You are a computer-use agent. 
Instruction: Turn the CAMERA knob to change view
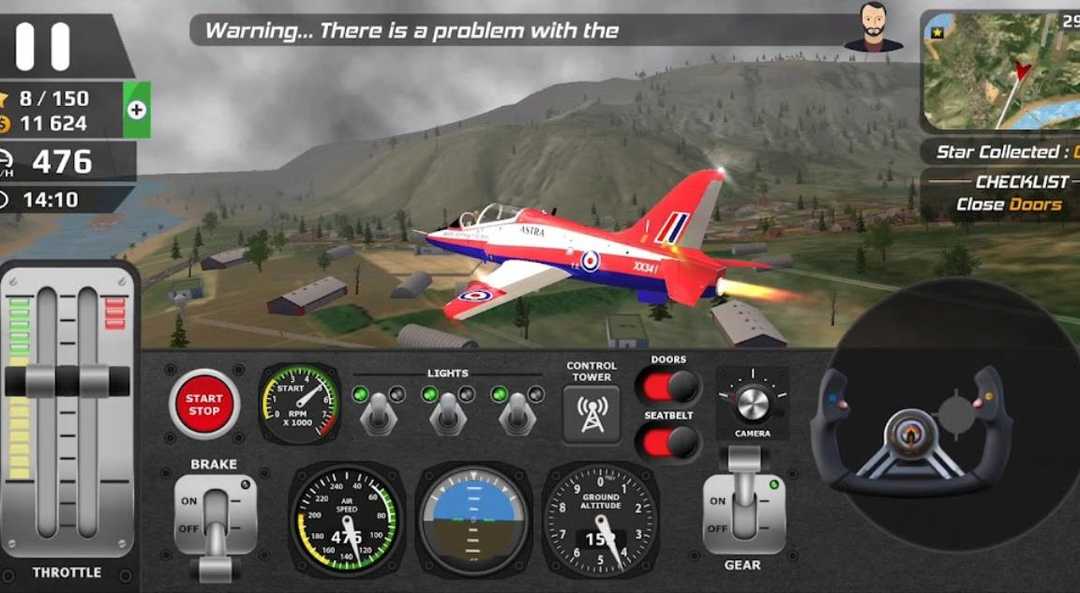point(752,402)
